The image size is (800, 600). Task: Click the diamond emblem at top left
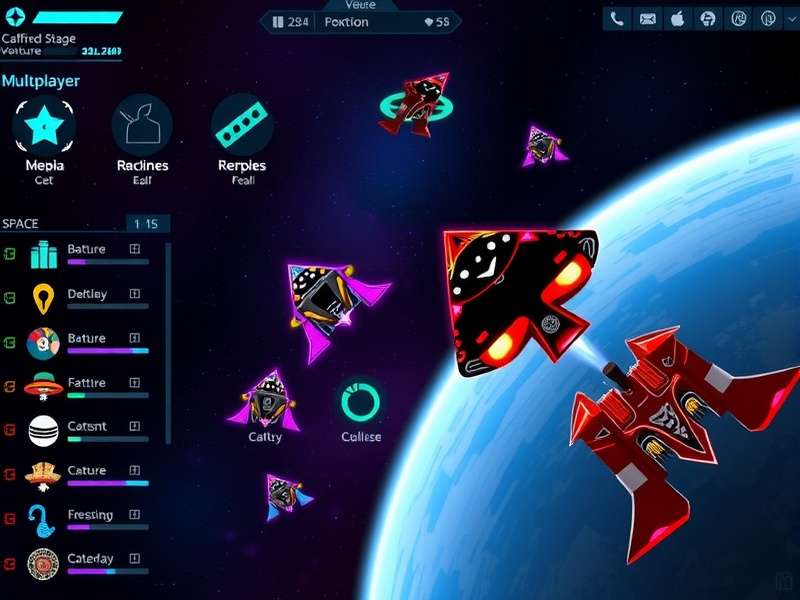click(x=14, y=17)
